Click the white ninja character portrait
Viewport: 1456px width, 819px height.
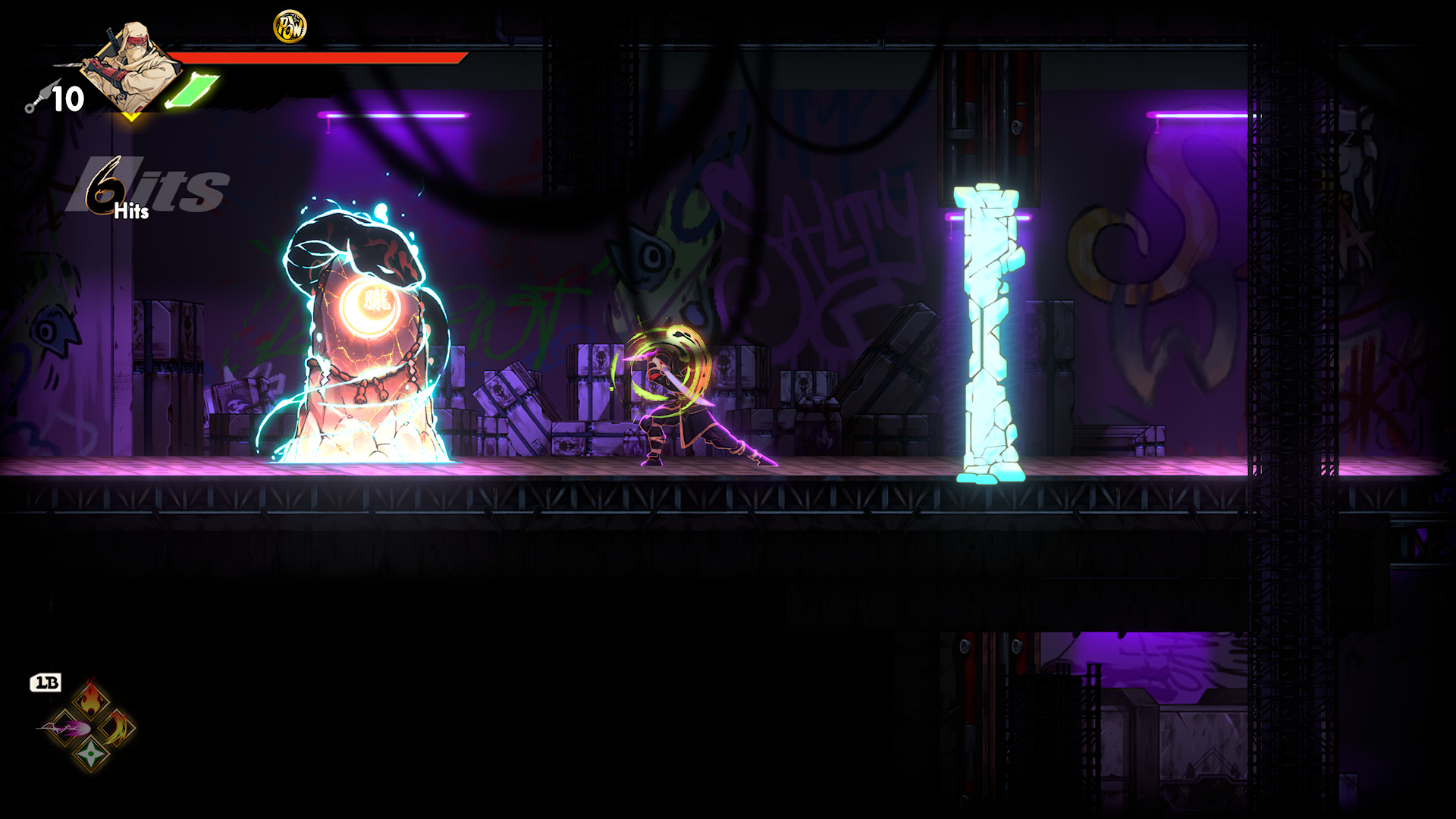coord(130,67)
